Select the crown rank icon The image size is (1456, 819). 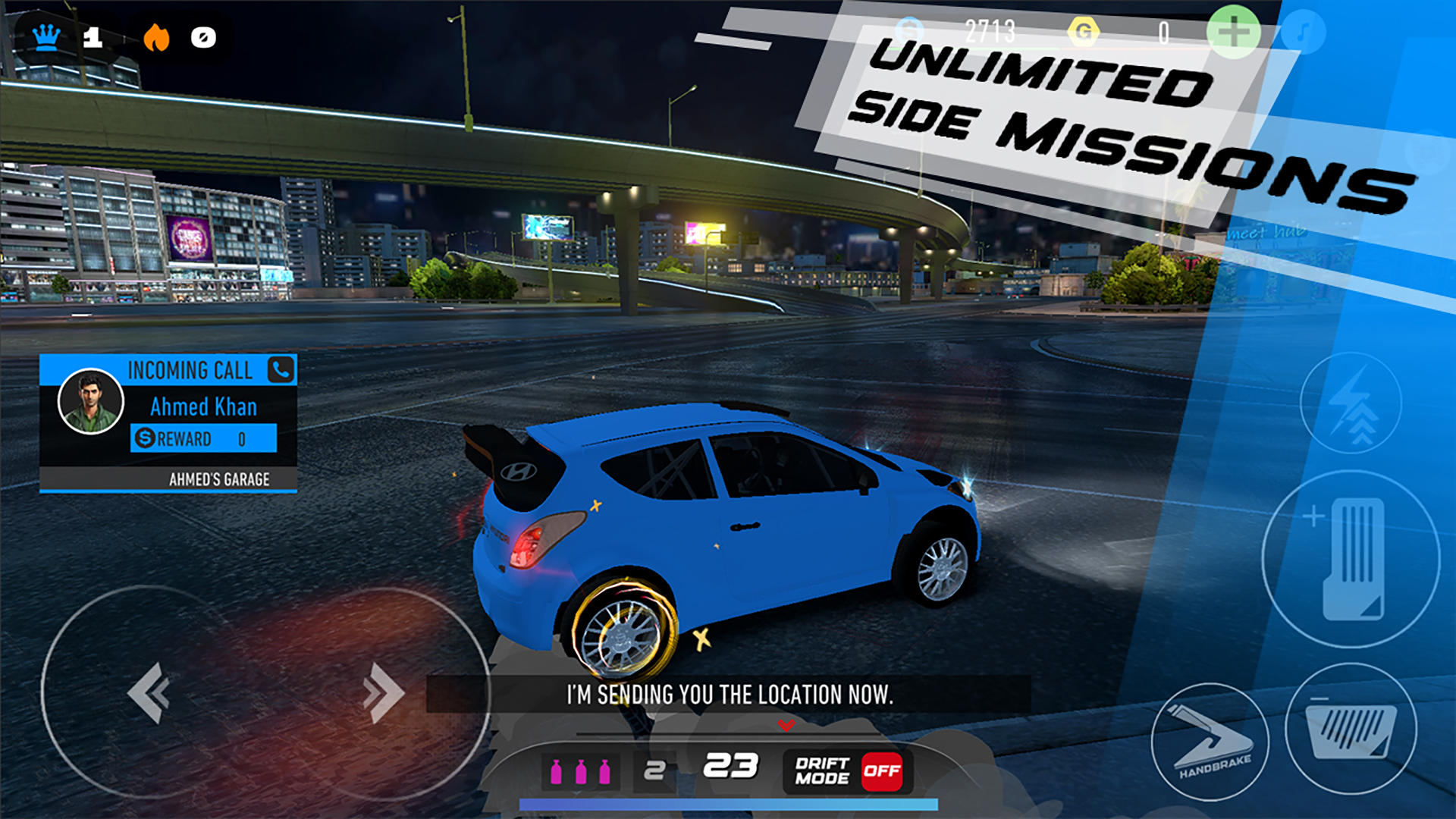coord(47,35)
